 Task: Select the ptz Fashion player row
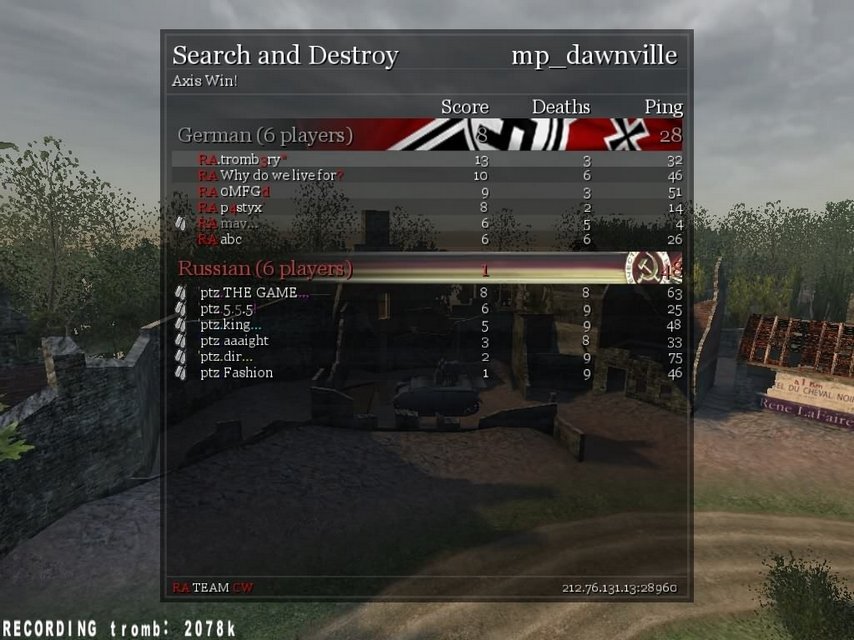[x=236, y=373]
